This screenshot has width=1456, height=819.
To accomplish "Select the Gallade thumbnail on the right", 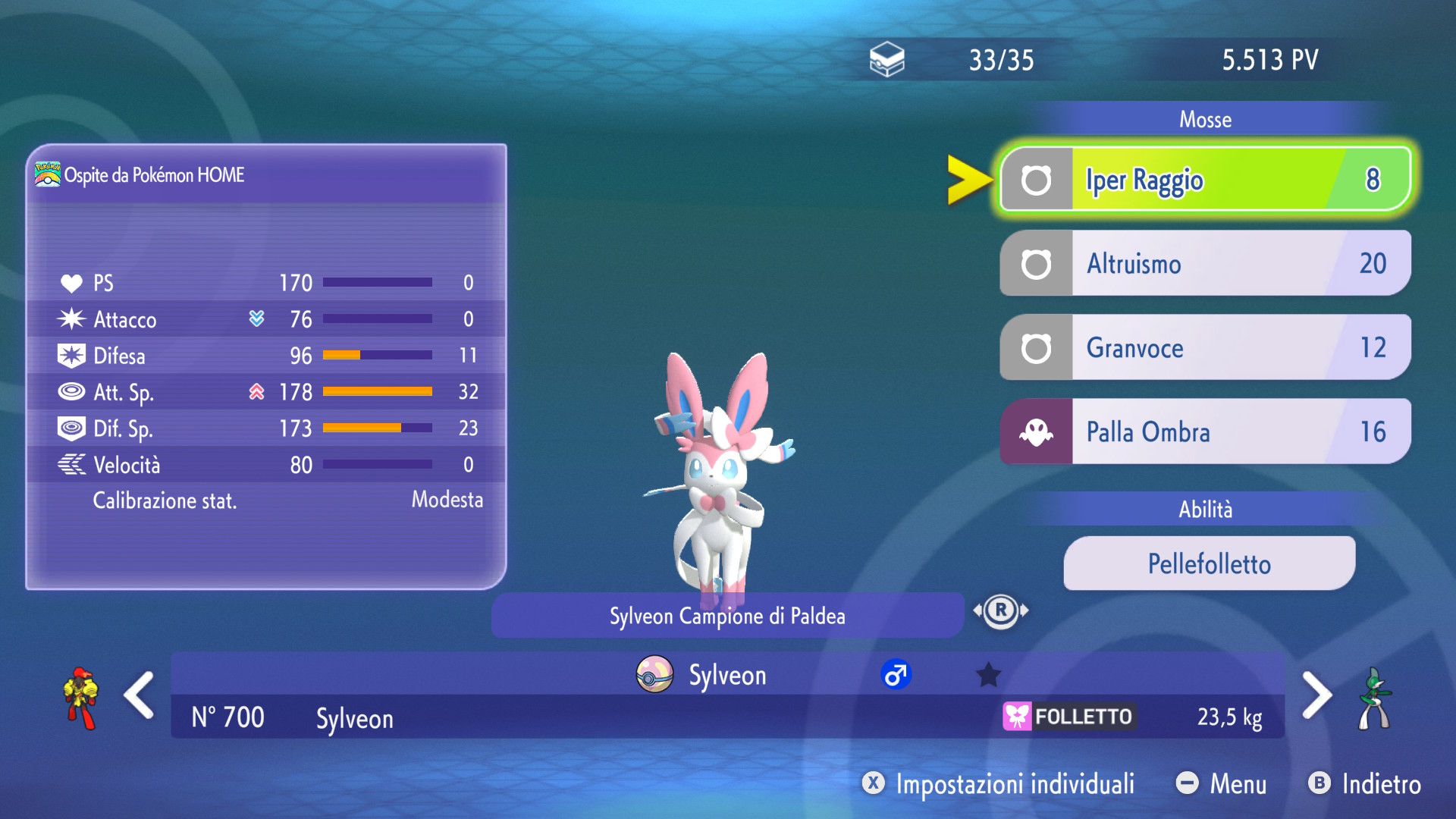I will coord(1374,698).
